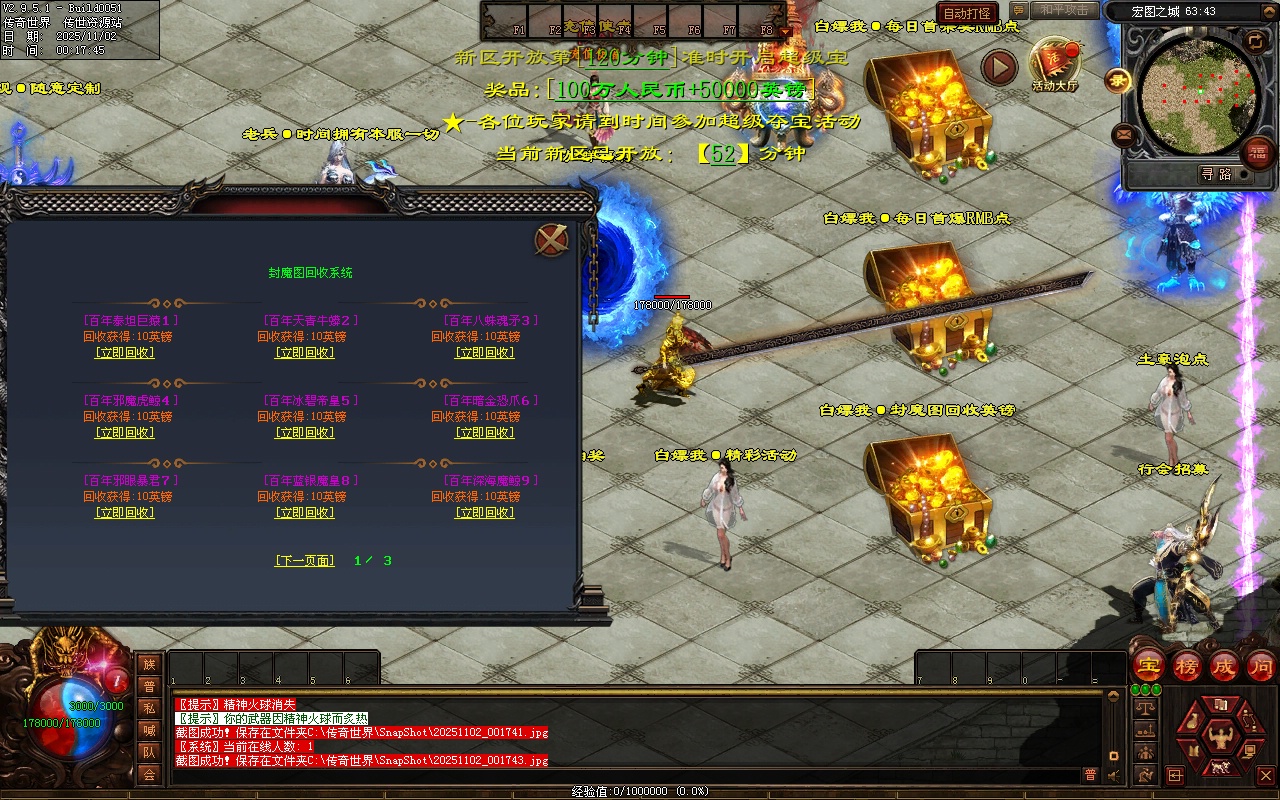
Task: Activate the 寻路 pathfinding button
Action: click(x=1216, y=174)
